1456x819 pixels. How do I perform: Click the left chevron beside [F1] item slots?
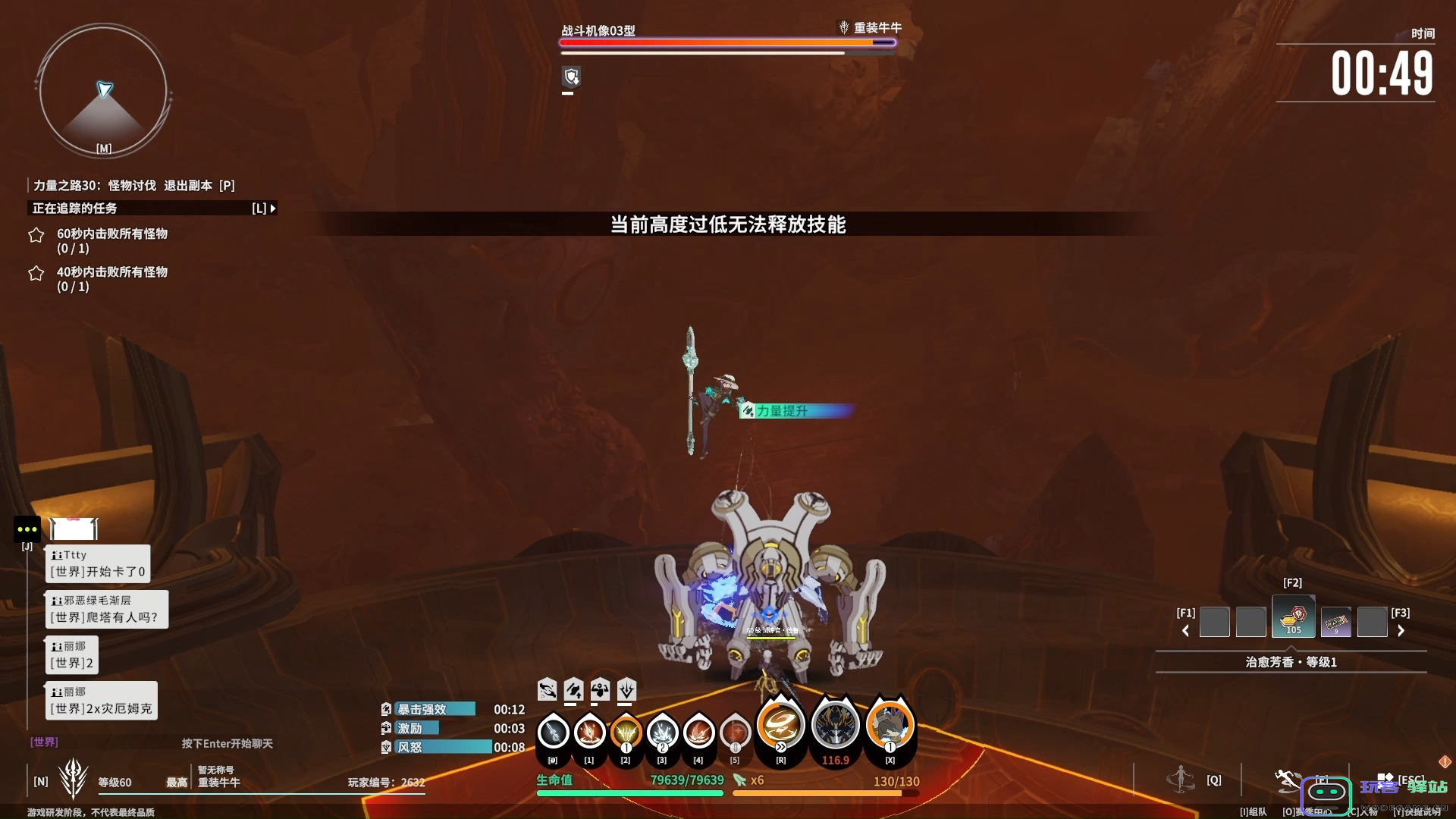1186,629
